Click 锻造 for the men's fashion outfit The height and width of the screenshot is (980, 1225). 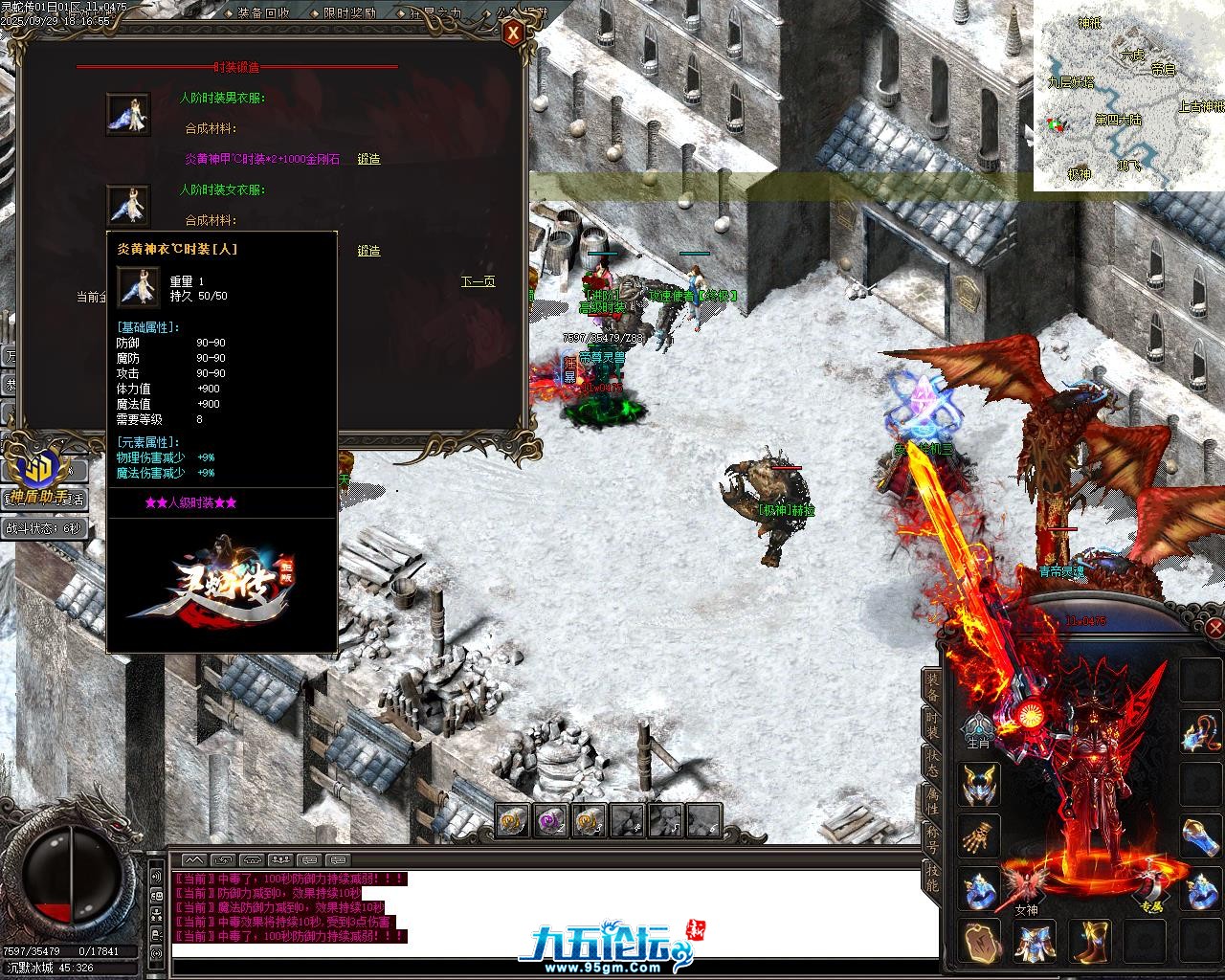[368, 159]
